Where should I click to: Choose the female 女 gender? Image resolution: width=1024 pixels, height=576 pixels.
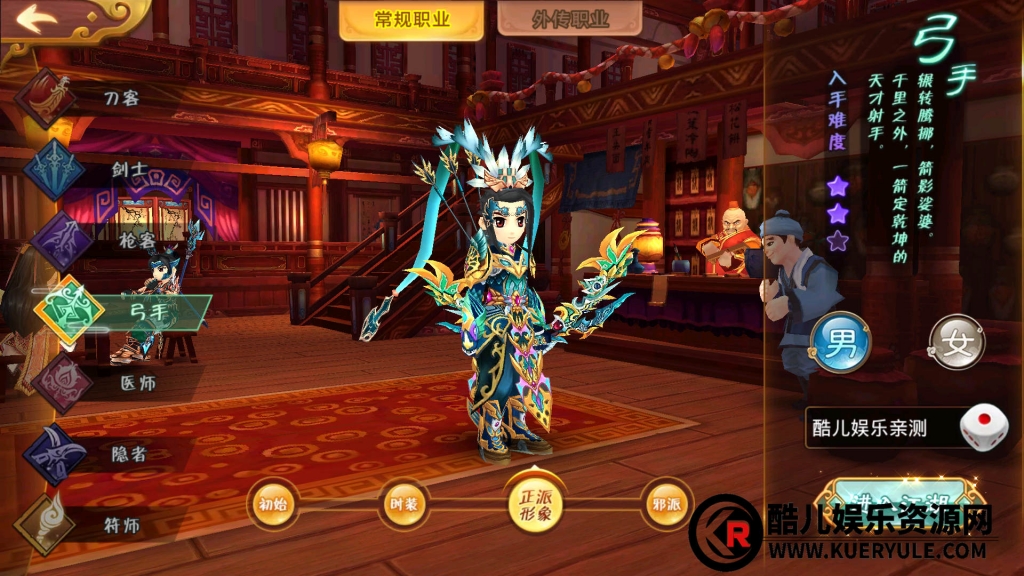(x=956, y=343)
